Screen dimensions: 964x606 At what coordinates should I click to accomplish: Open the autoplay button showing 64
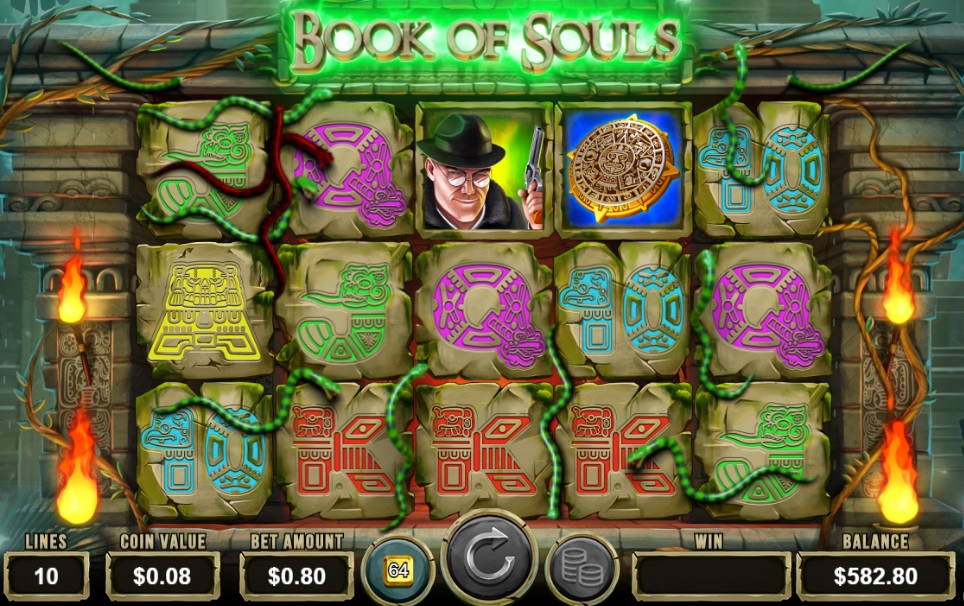tap(398, 572)
